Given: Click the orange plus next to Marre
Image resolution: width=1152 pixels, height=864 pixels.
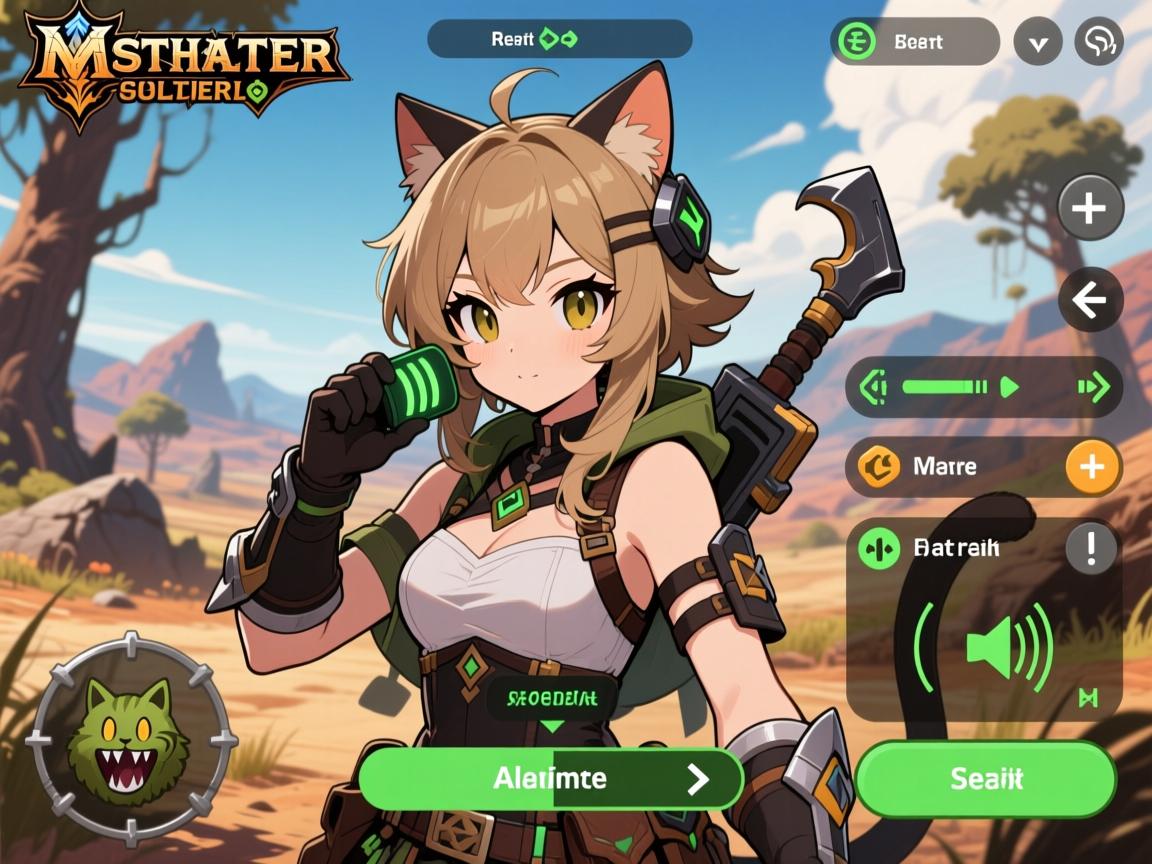Looking at the screenshot, I should 1092,467.
